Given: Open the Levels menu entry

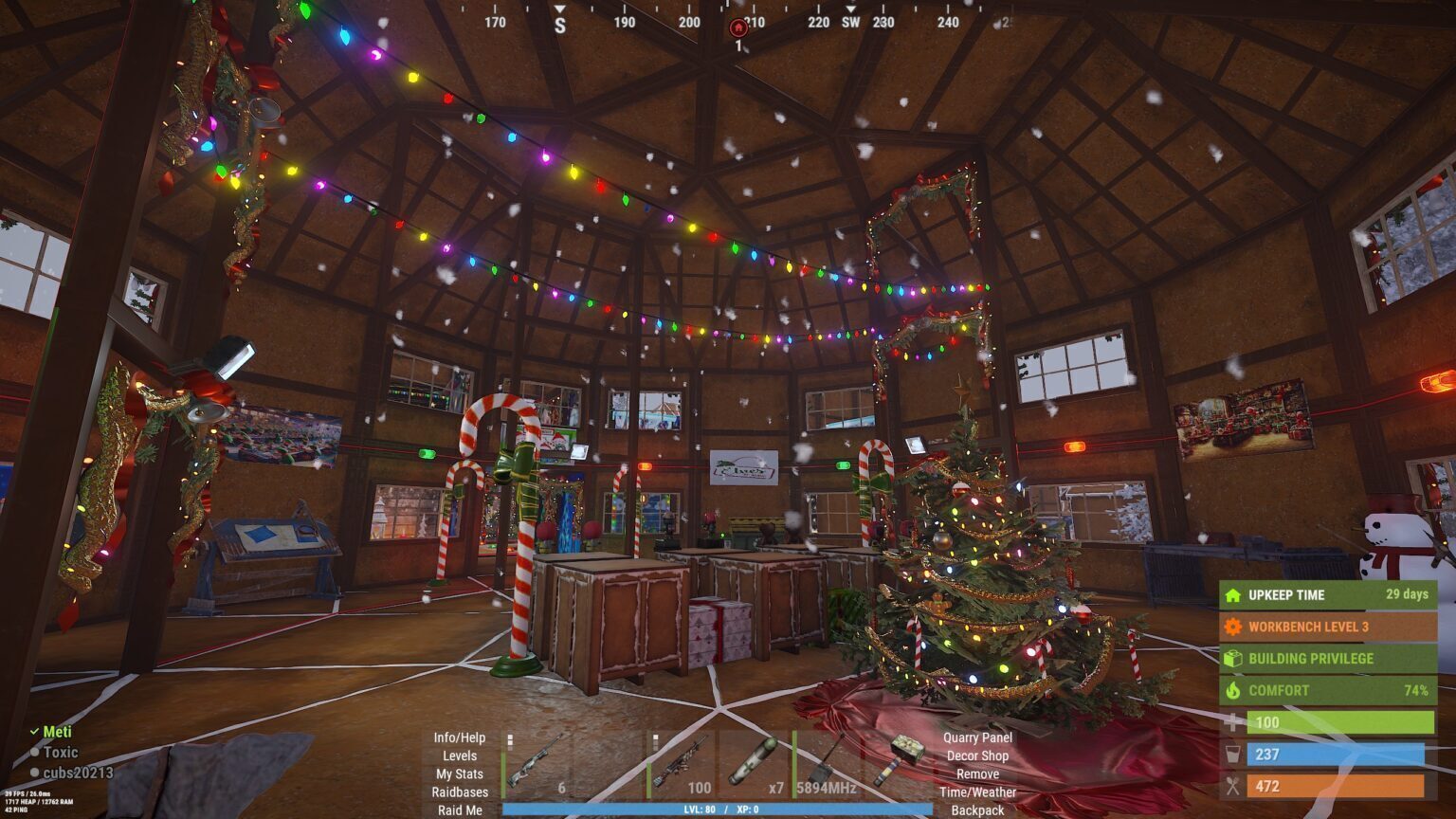Looking at the screenshot, I should point(459,755).
